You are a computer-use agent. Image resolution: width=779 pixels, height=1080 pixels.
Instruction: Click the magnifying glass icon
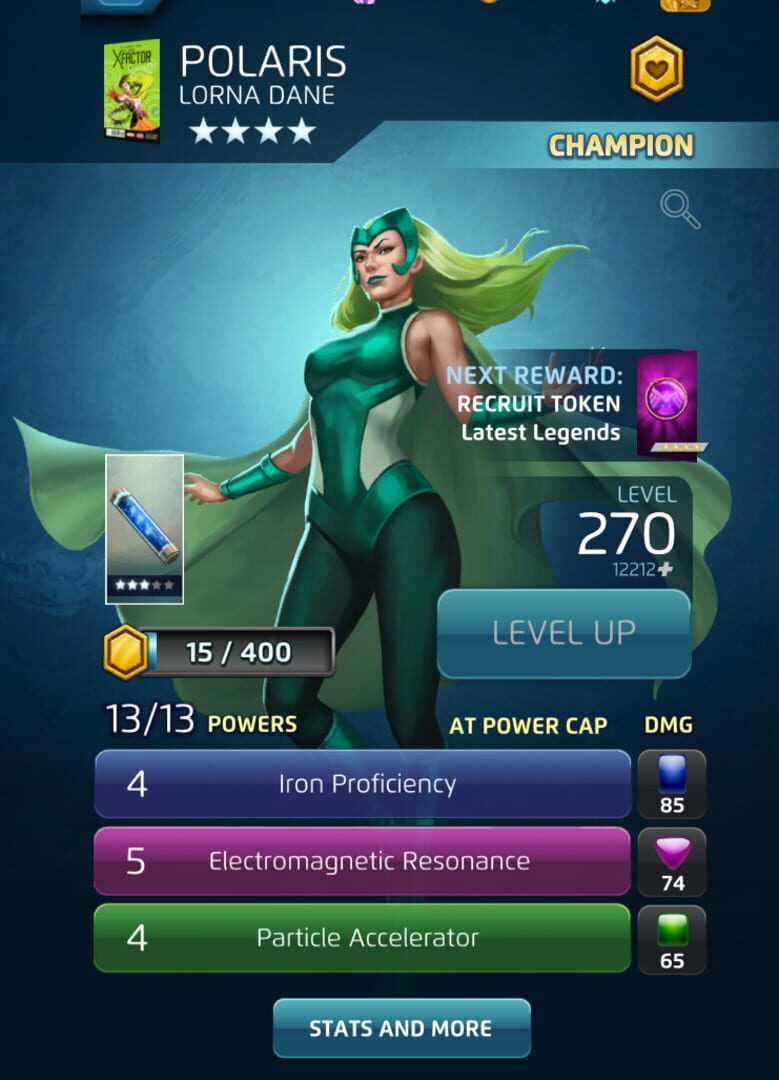point(680,210)
